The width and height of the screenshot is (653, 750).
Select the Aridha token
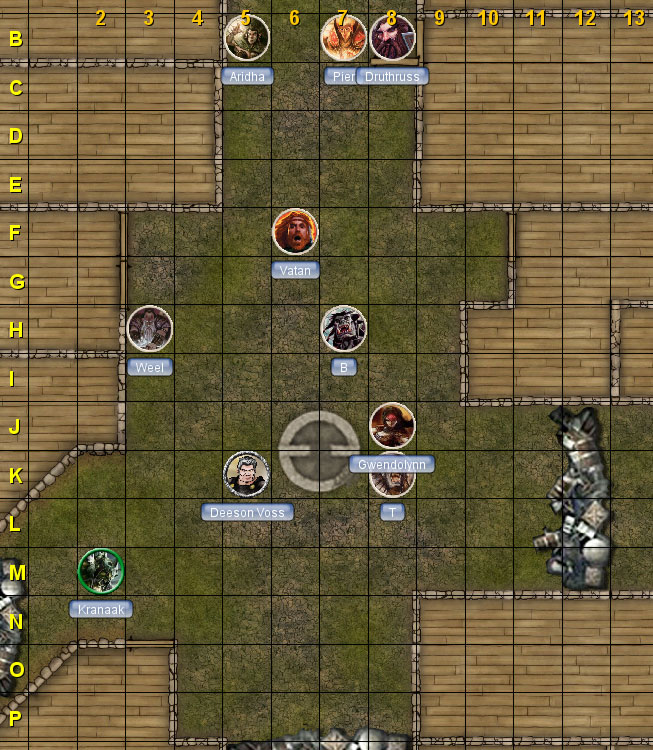(x=246, y=38)
